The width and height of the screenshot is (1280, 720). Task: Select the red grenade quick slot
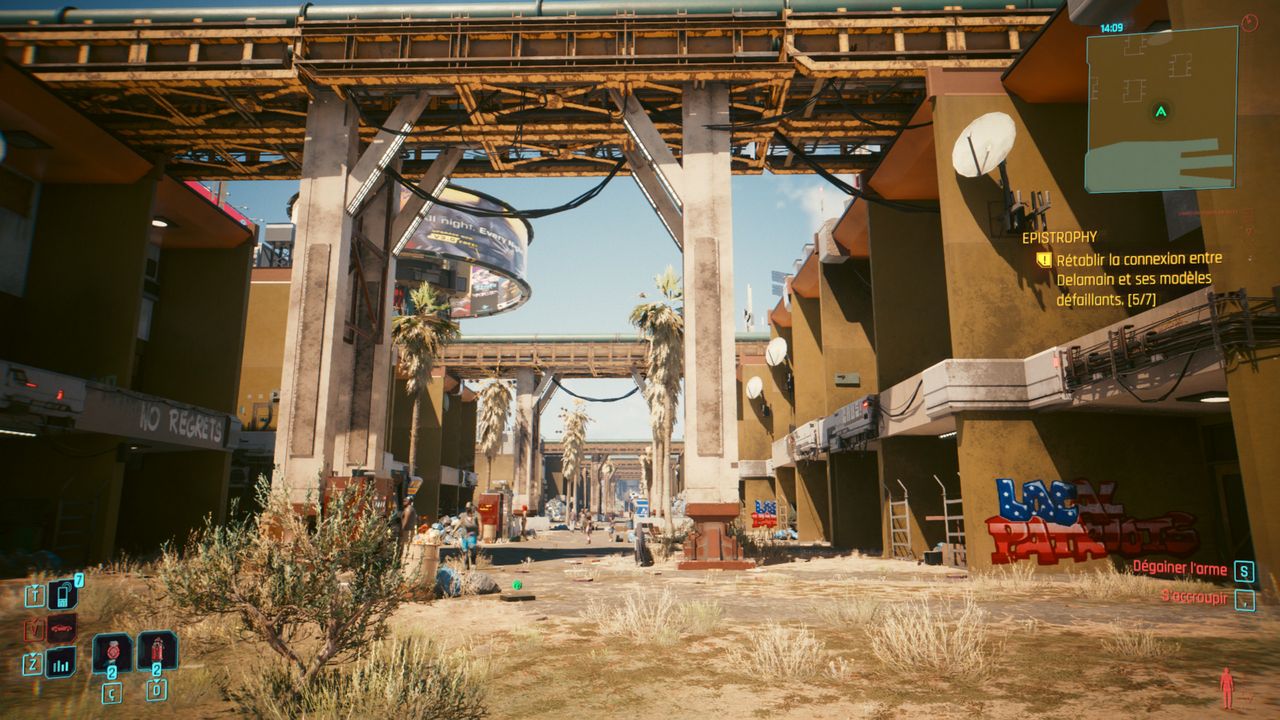click(112, 652)
